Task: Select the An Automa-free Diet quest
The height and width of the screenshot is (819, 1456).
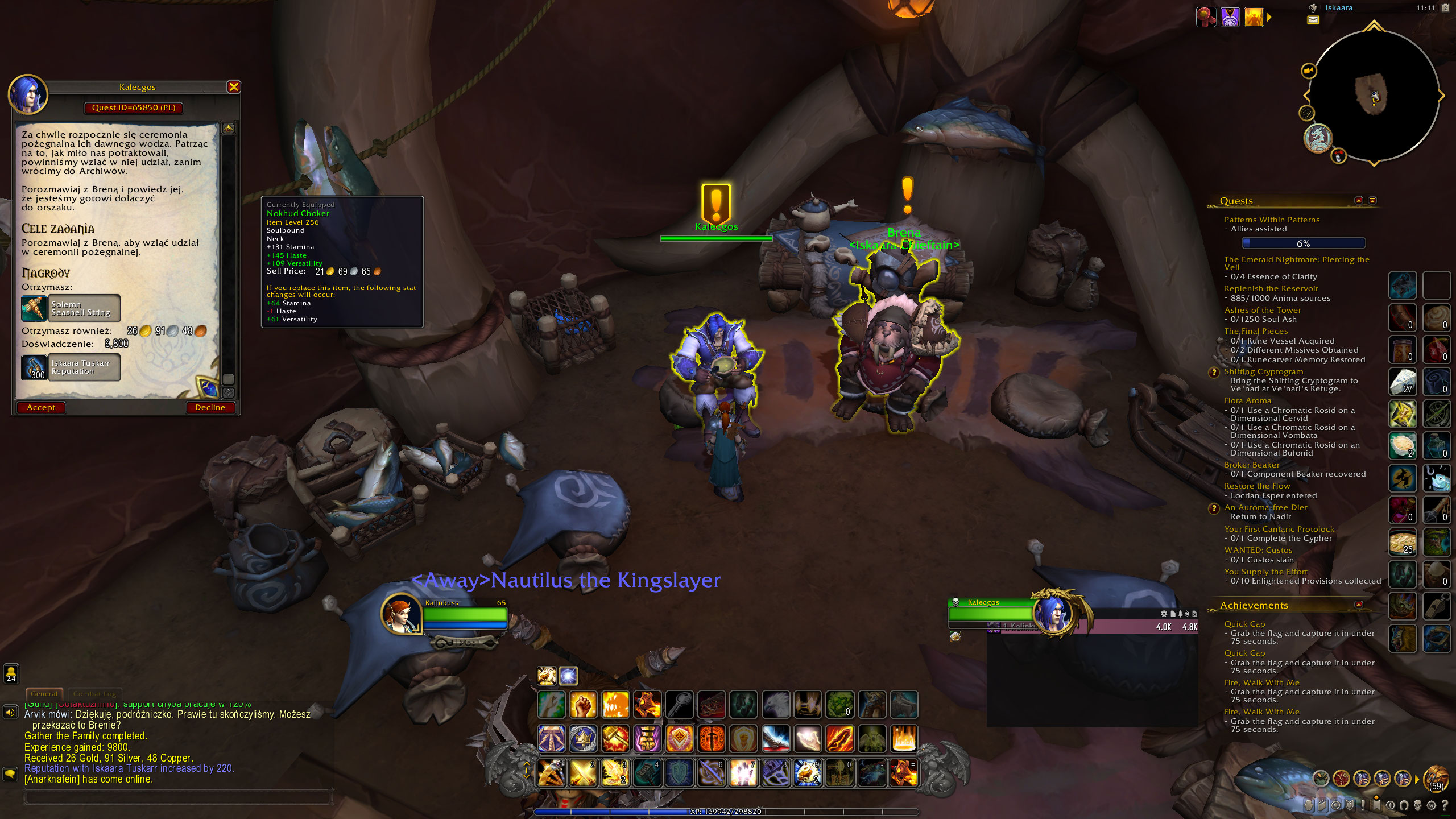Action: (1265, 507)
